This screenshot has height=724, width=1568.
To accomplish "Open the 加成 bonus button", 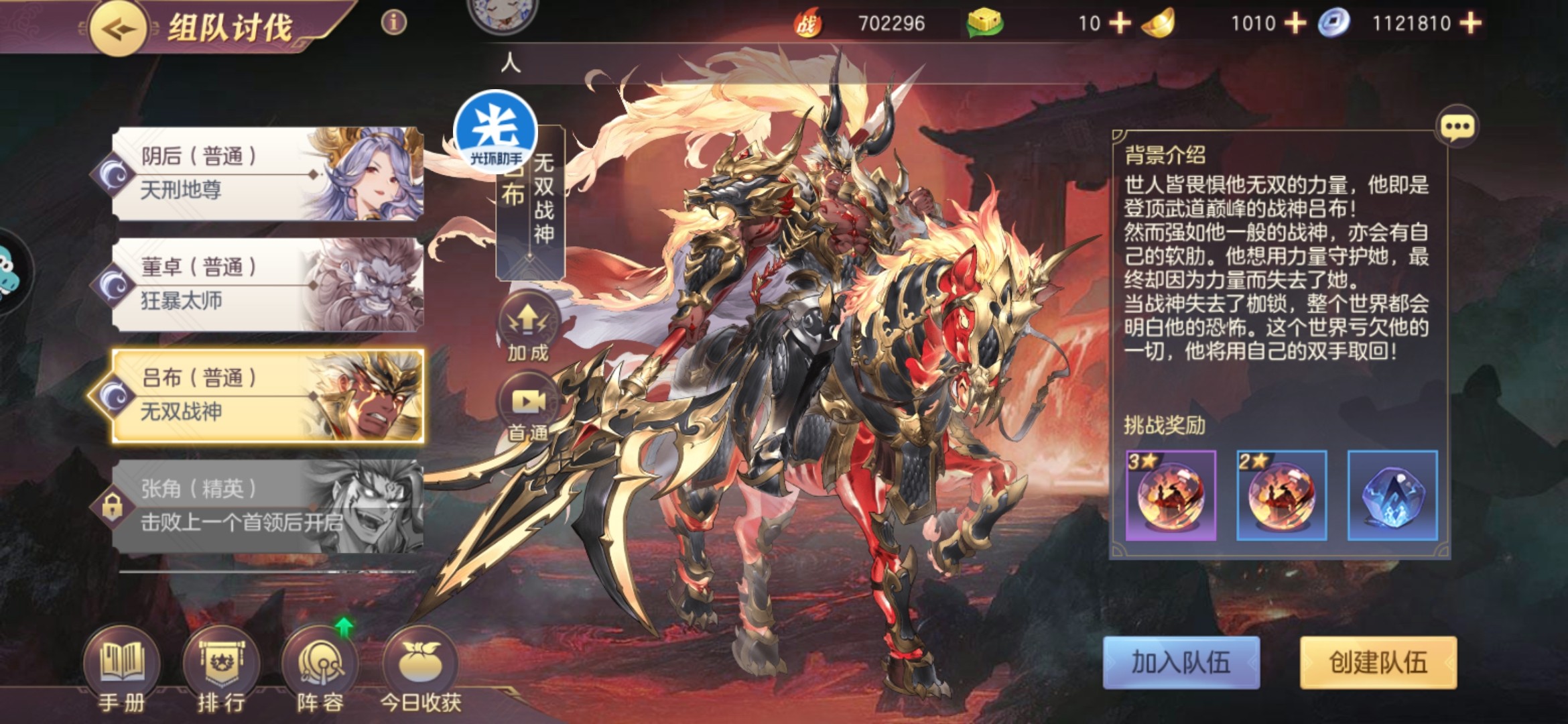I will click(x=528, y=328).
